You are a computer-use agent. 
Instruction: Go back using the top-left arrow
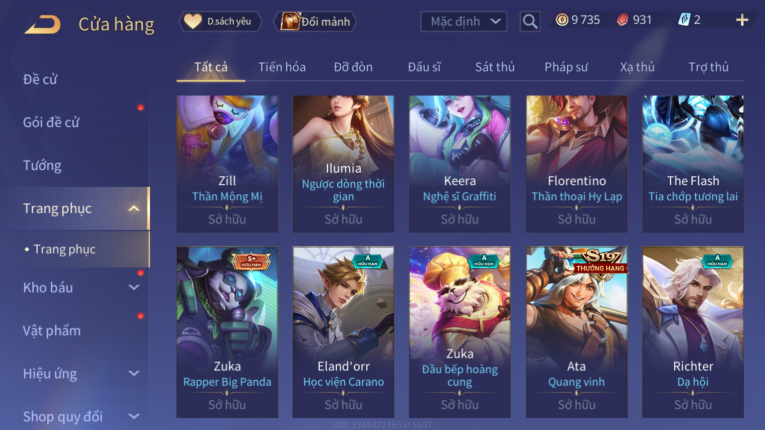(42, 23)
